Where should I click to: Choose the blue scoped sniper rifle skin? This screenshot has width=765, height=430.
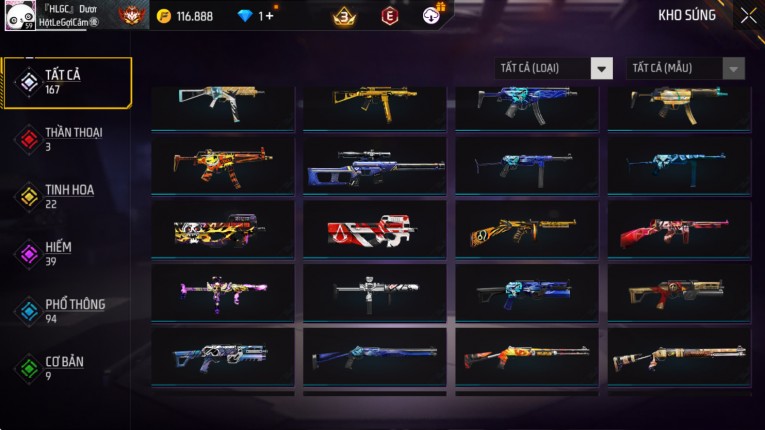click(374, 167)
